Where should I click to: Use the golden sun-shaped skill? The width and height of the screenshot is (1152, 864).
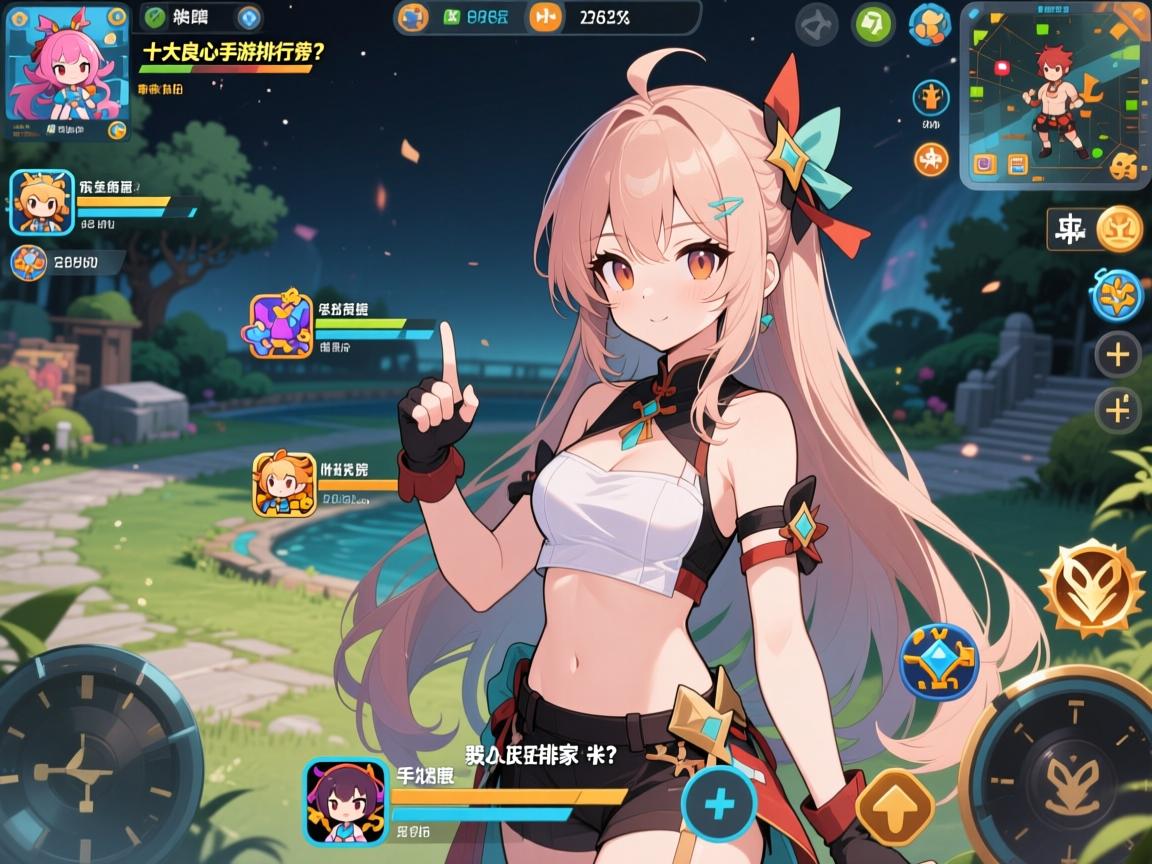point(1091,588)
